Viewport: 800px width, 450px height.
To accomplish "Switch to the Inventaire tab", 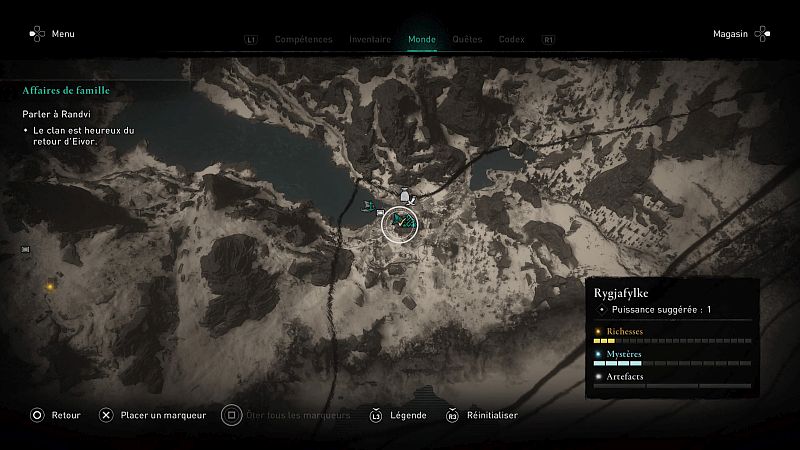I will tap(370, 40).
